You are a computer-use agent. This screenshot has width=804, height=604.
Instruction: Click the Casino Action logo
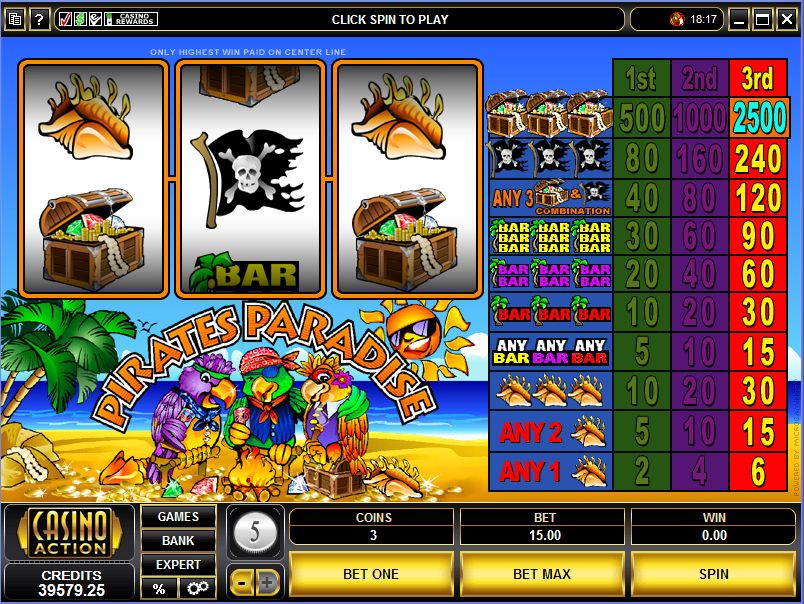pos(69,532)
